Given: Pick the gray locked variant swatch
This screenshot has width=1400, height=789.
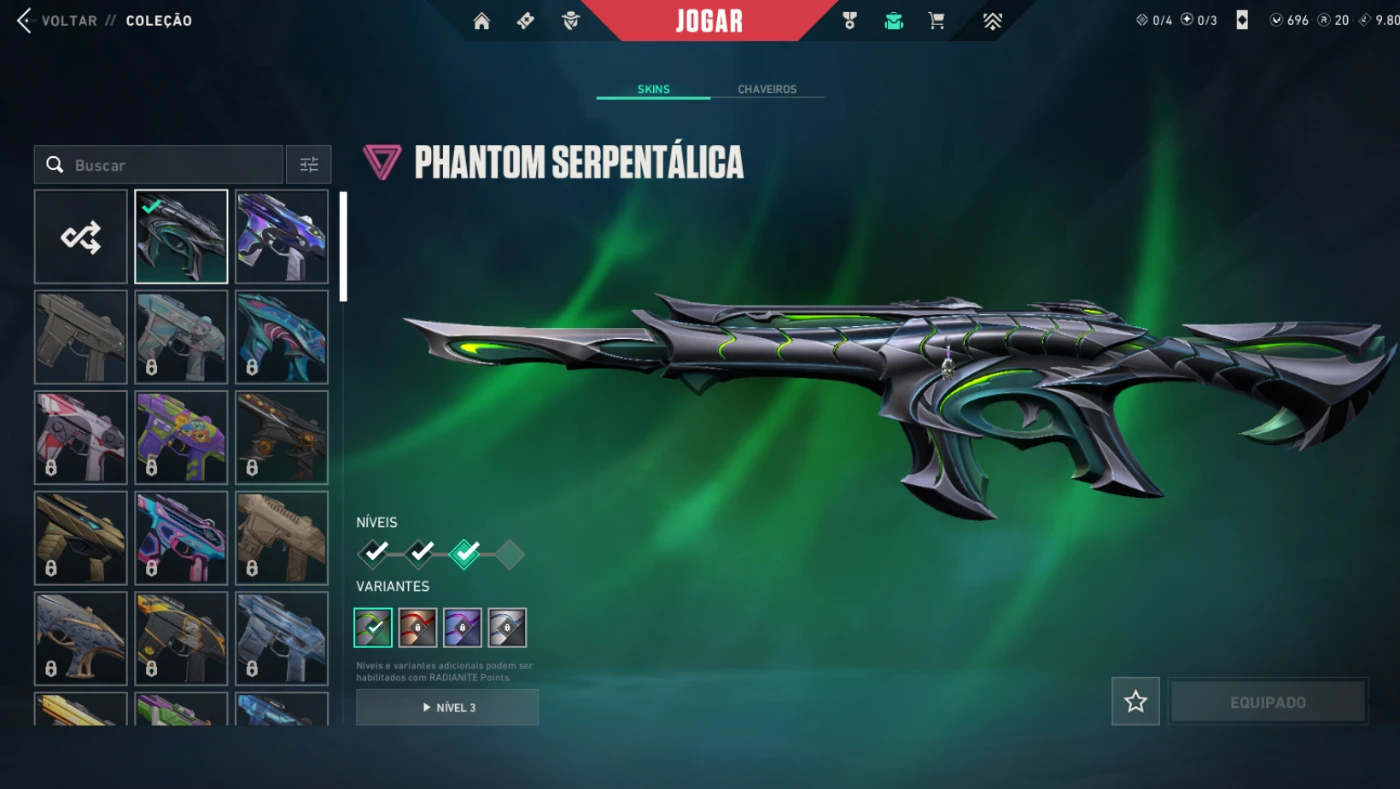Looking at the screenshot, I should point(507,628).
